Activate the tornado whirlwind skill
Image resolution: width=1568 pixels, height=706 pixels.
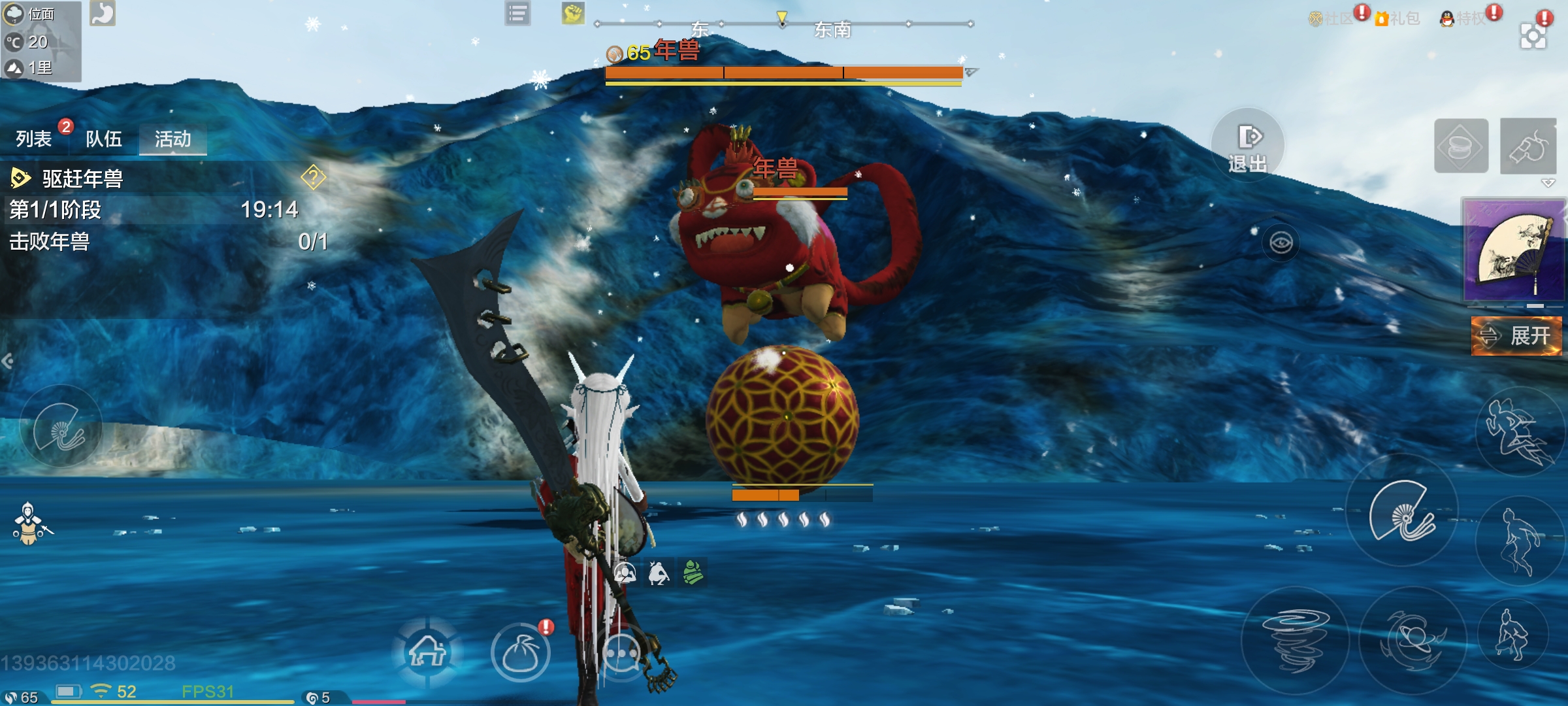[x=1295, y=639]
